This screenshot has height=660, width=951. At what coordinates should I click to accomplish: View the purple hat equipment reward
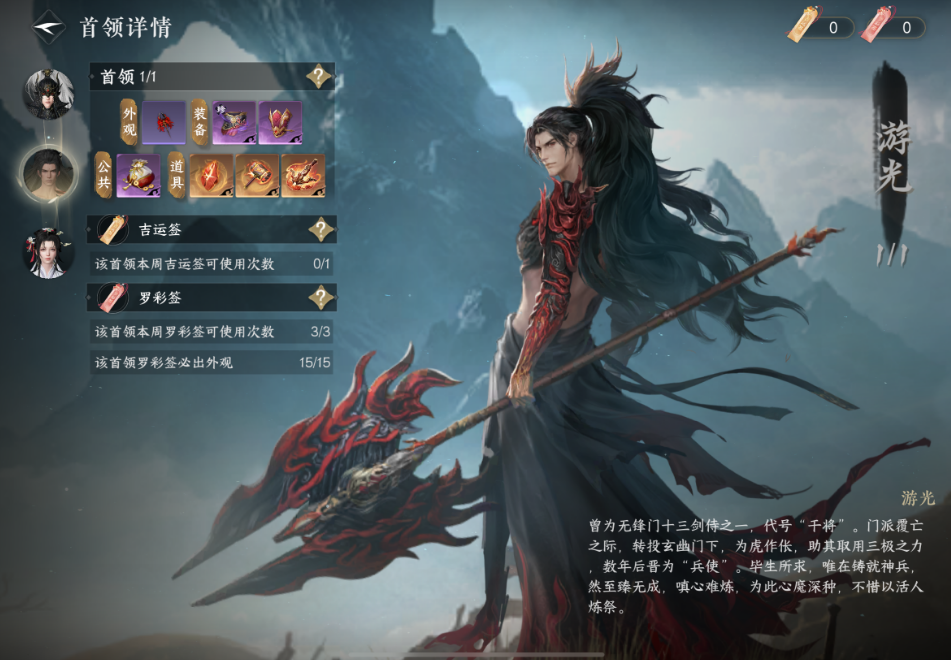[234, 122]
